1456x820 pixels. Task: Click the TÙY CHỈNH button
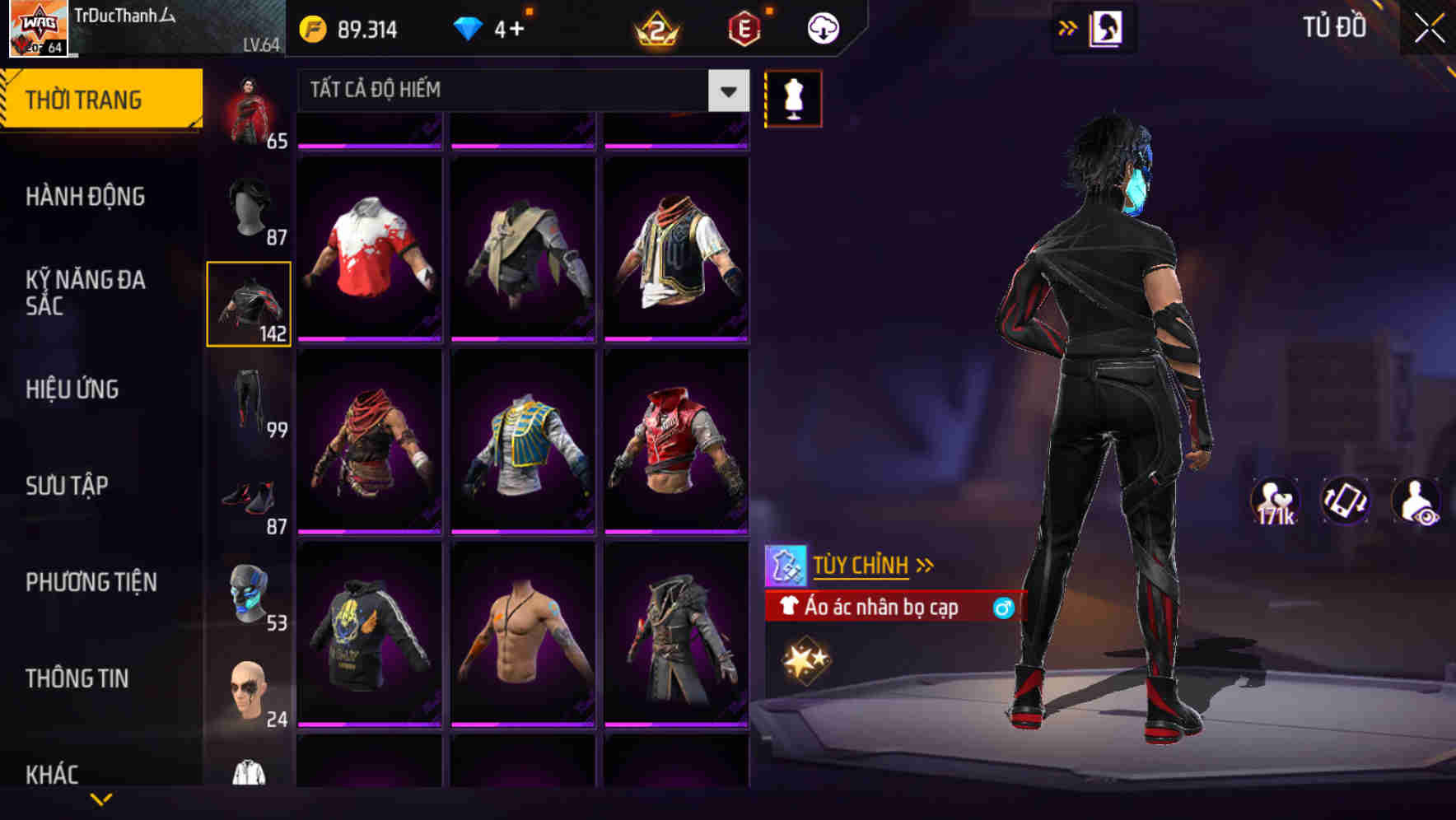click(x=861, y=564)
